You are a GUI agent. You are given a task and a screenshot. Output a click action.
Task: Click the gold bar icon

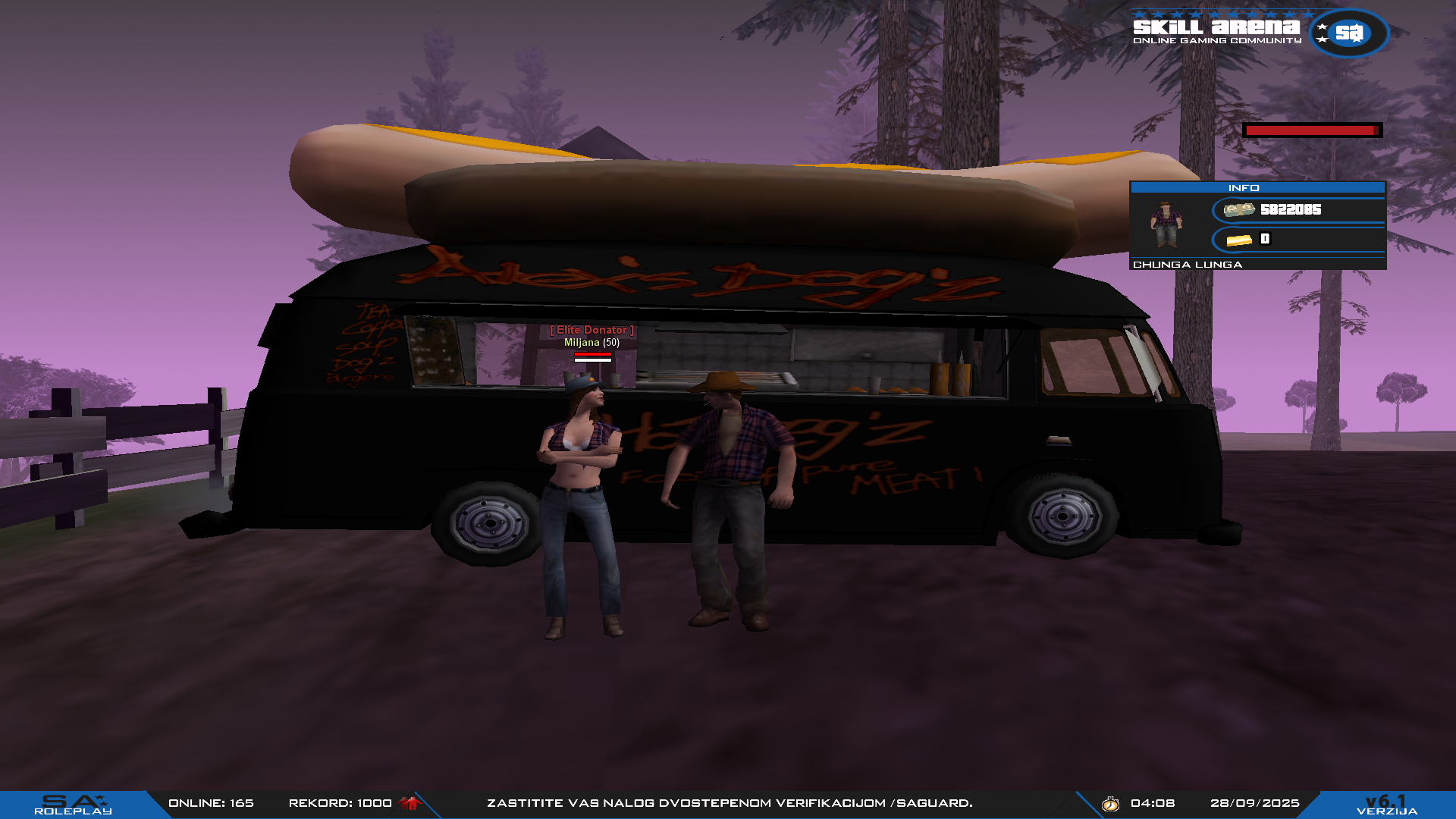click(1239, 240)
